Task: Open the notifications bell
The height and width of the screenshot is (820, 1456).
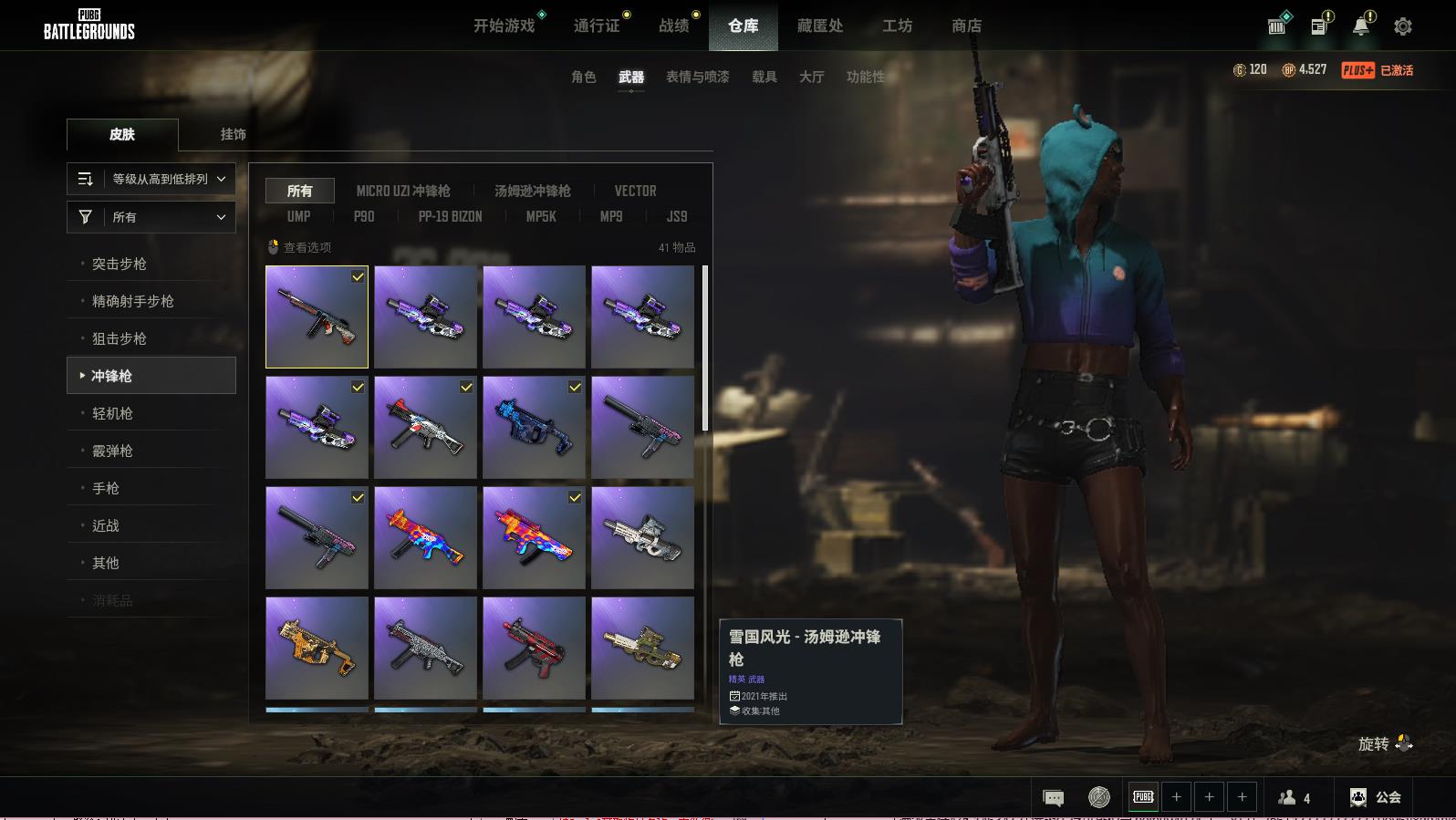Action: pyautogui.click(x=1360, y=26)
